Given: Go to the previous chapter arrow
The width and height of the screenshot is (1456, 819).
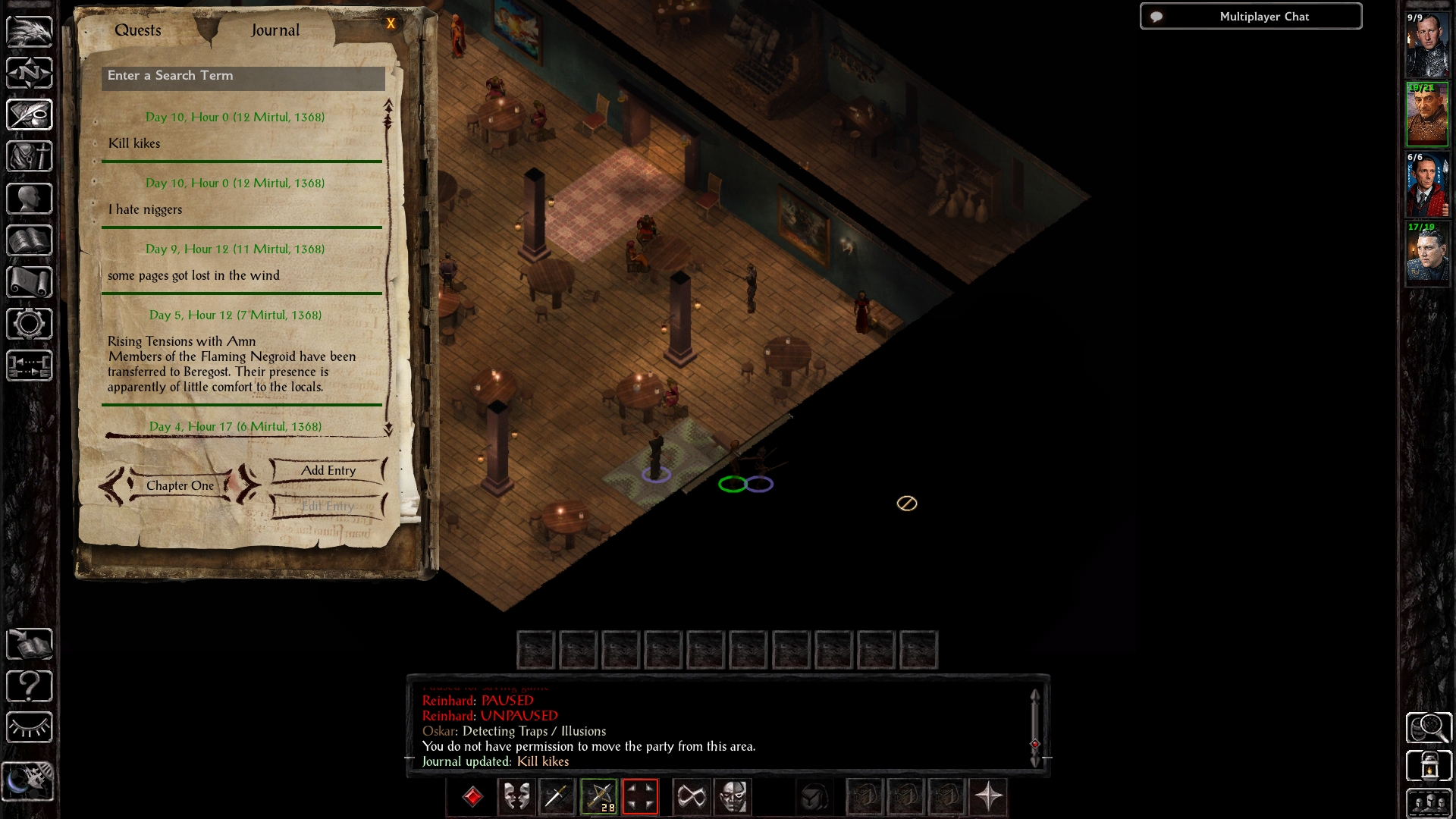Looking at the screenshot, I should click(x=111, y=485).
